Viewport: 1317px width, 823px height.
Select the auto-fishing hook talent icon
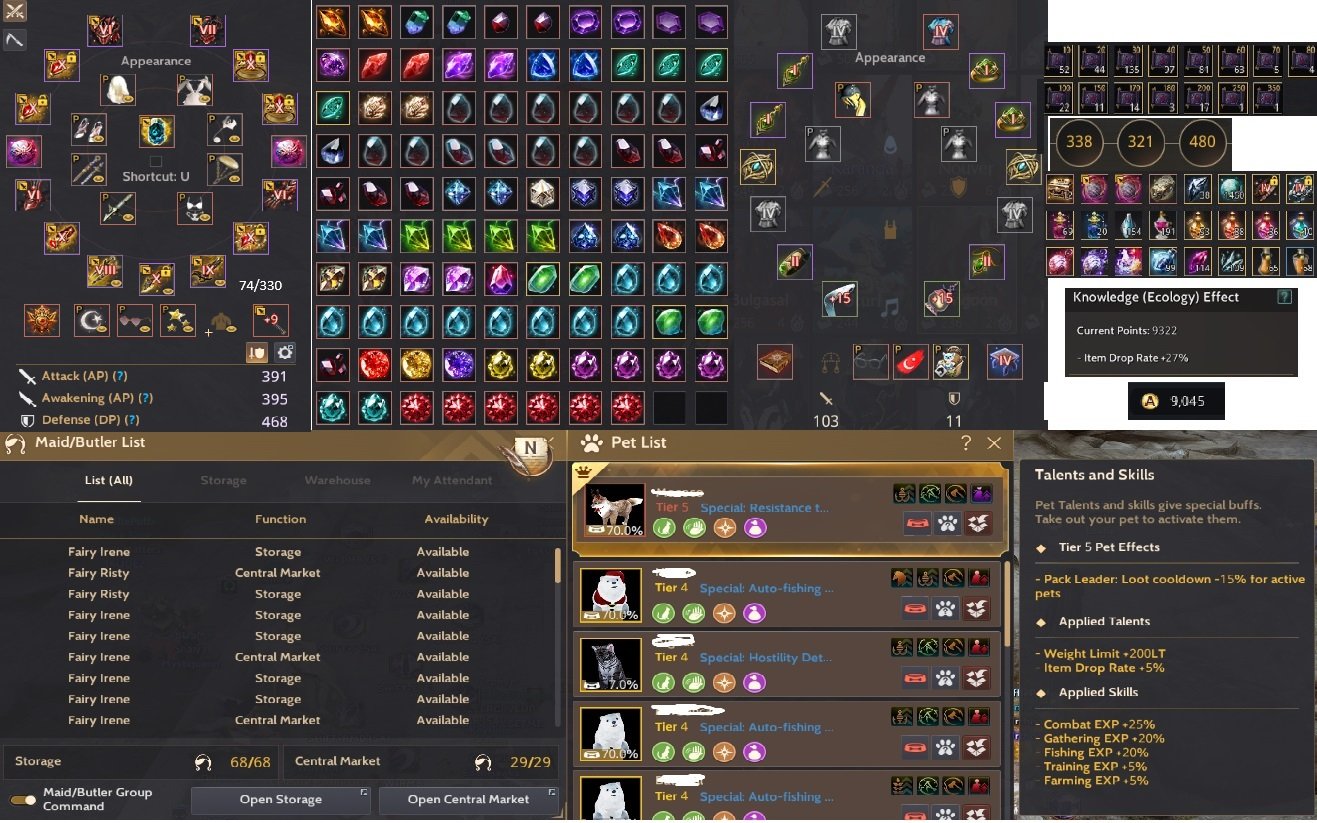pyautogui.click(x=905, y=493)
